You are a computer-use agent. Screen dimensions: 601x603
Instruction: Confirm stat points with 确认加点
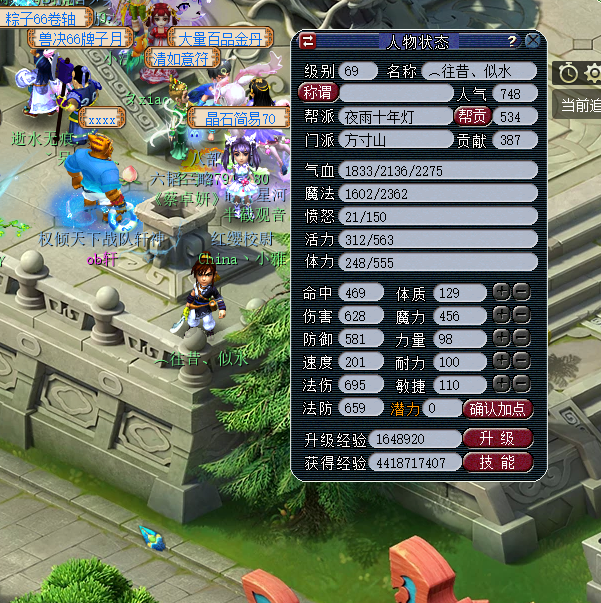[x=498, y=409]
